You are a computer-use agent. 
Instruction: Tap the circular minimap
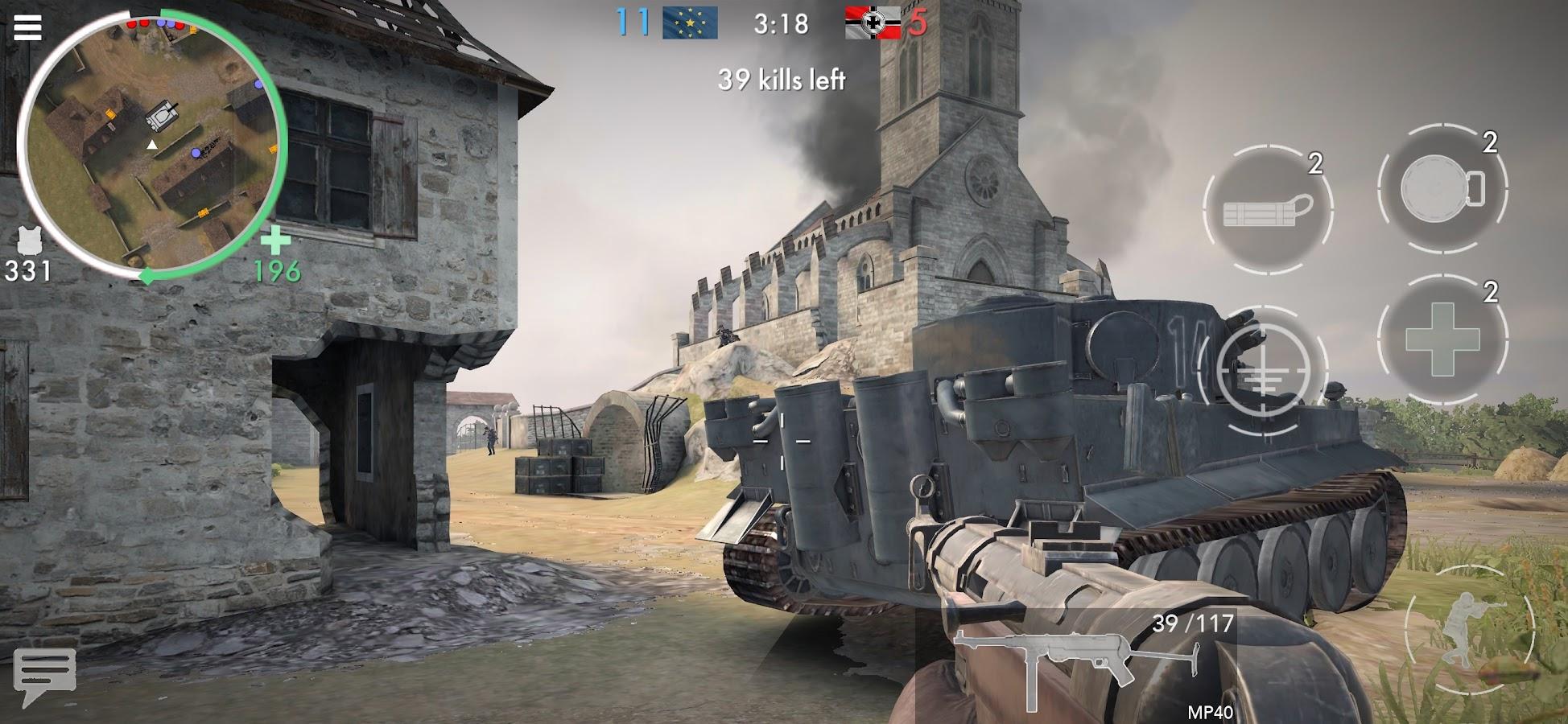coord(151,145)
